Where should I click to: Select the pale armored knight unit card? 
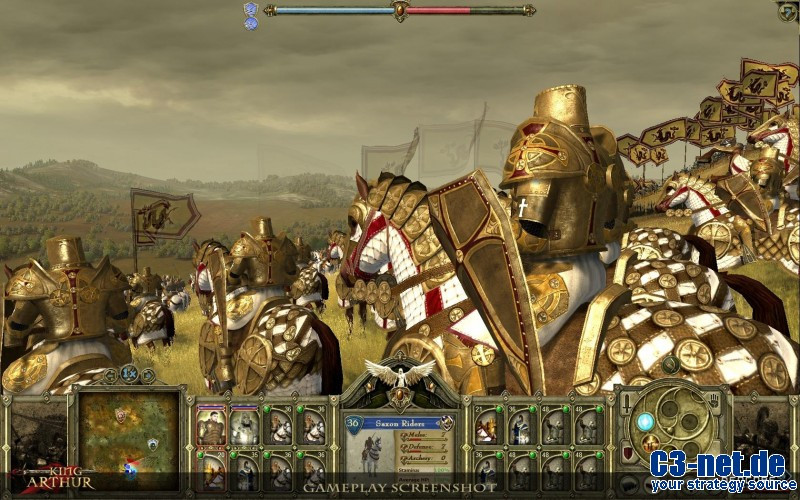(245, 427)
